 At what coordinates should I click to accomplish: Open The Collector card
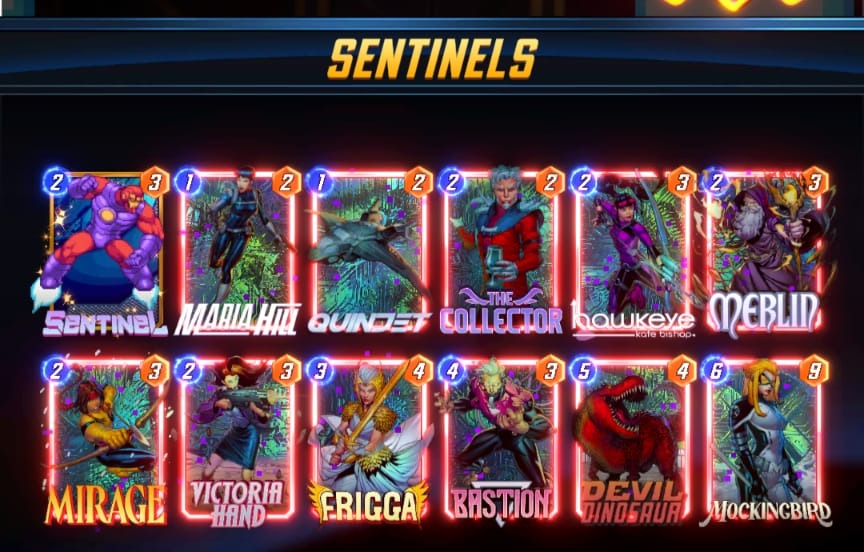click(x=501, y=250)
